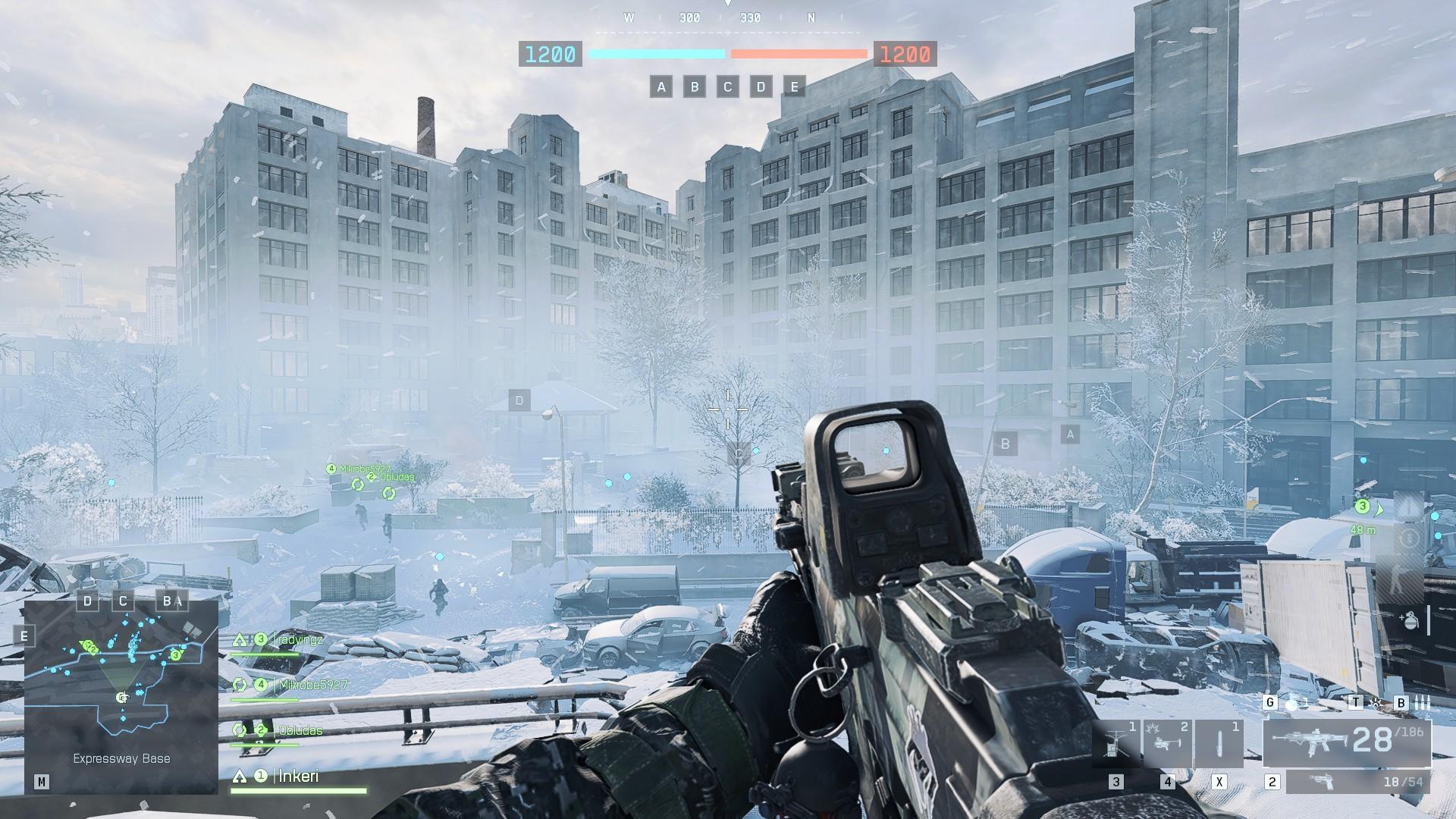The width and height of the screenshot is (1456, 819).
Task: Click the melee weapon icon beside T
Action: pos(1376,703)
